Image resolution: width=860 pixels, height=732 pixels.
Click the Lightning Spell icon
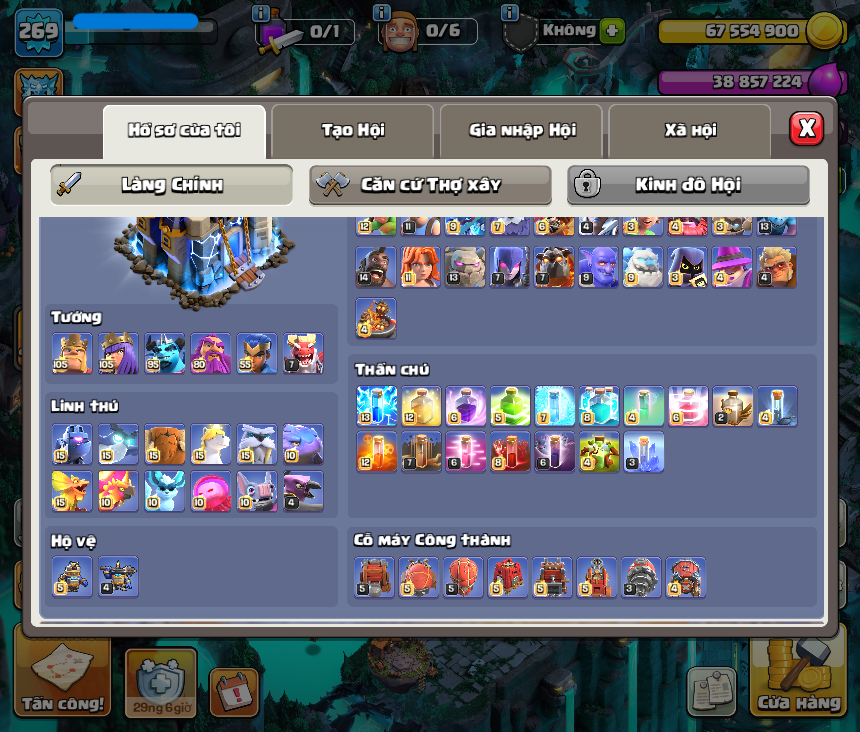376,406
